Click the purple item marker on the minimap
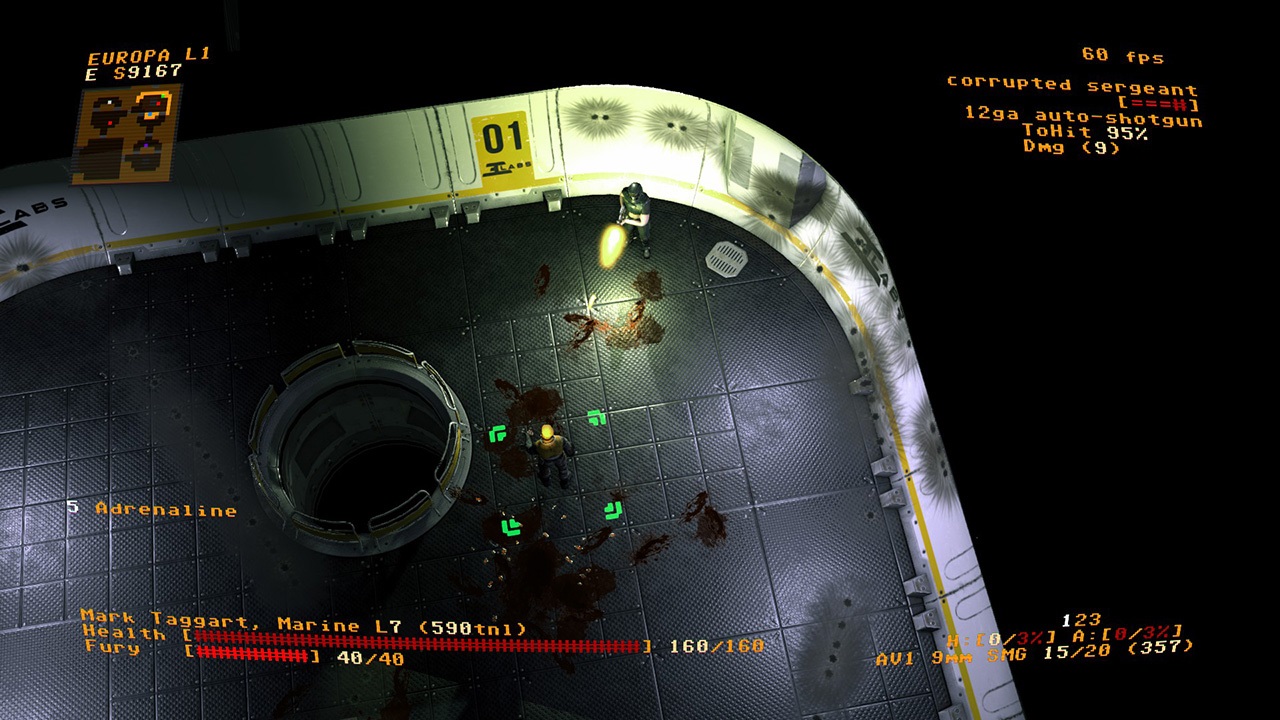Image resolution: width=1280 pixels, height=720 pixels. click(x=146, y=145)
